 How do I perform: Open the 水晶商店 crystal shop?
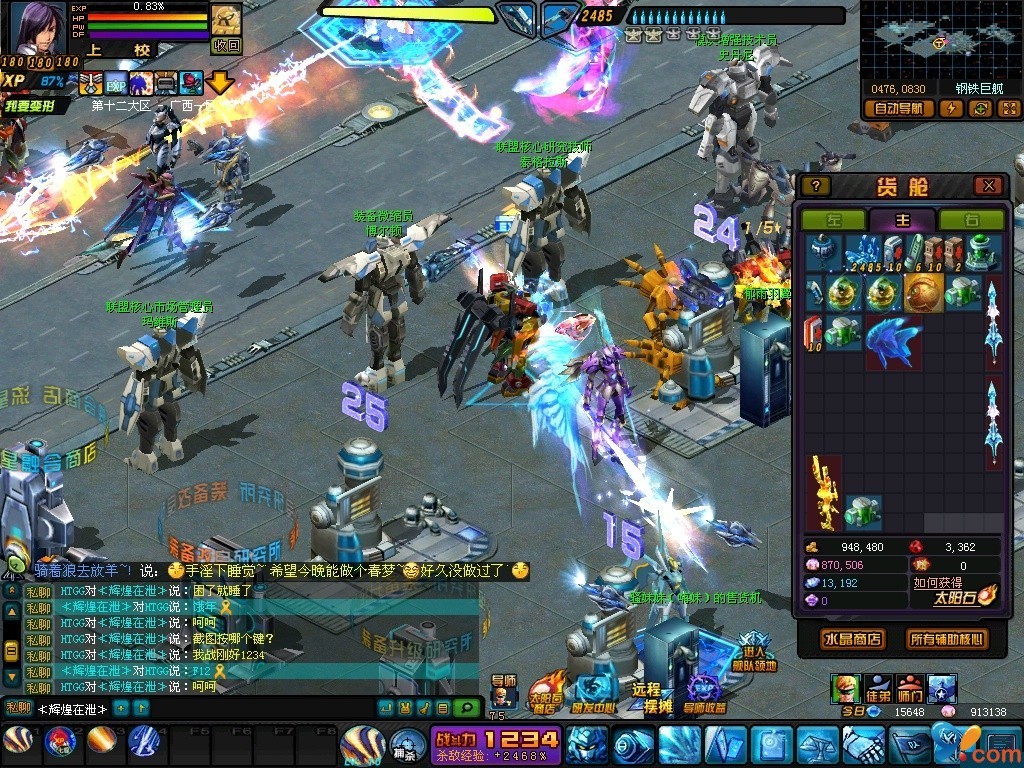point(853,638)
